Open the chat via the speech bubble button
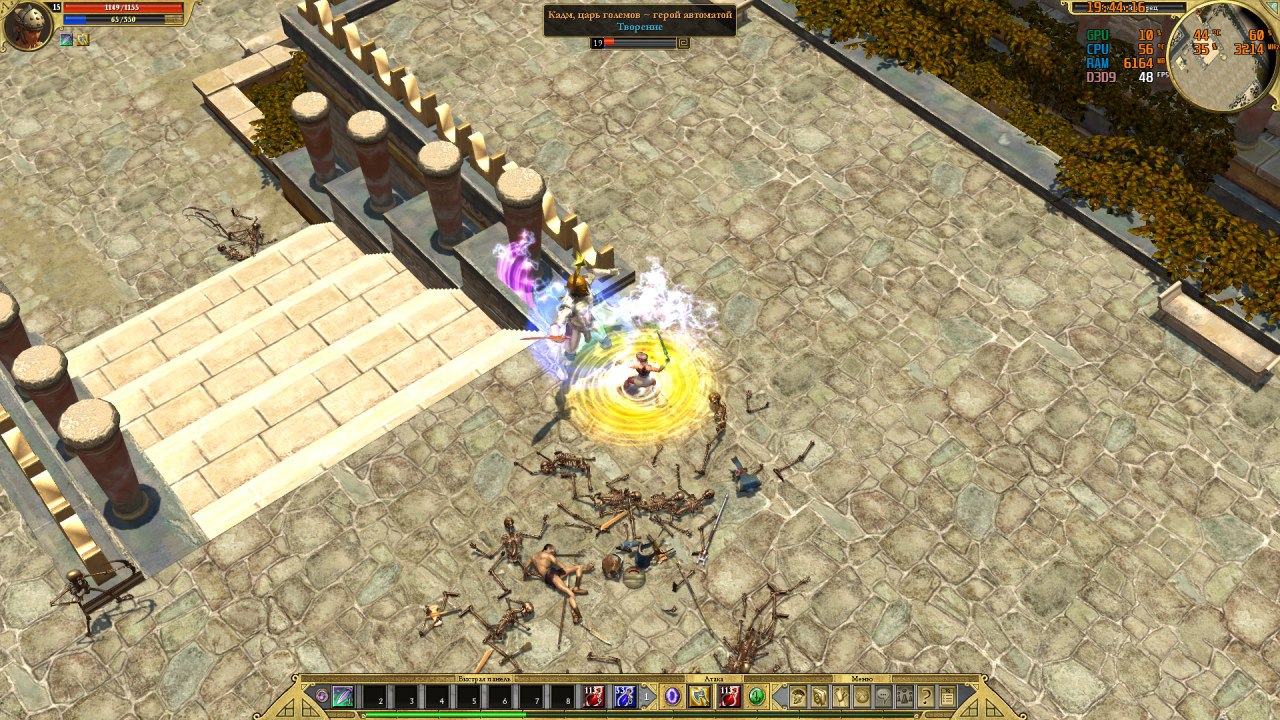Viewport: 1280px width, 720px height. tap(883, 697)
